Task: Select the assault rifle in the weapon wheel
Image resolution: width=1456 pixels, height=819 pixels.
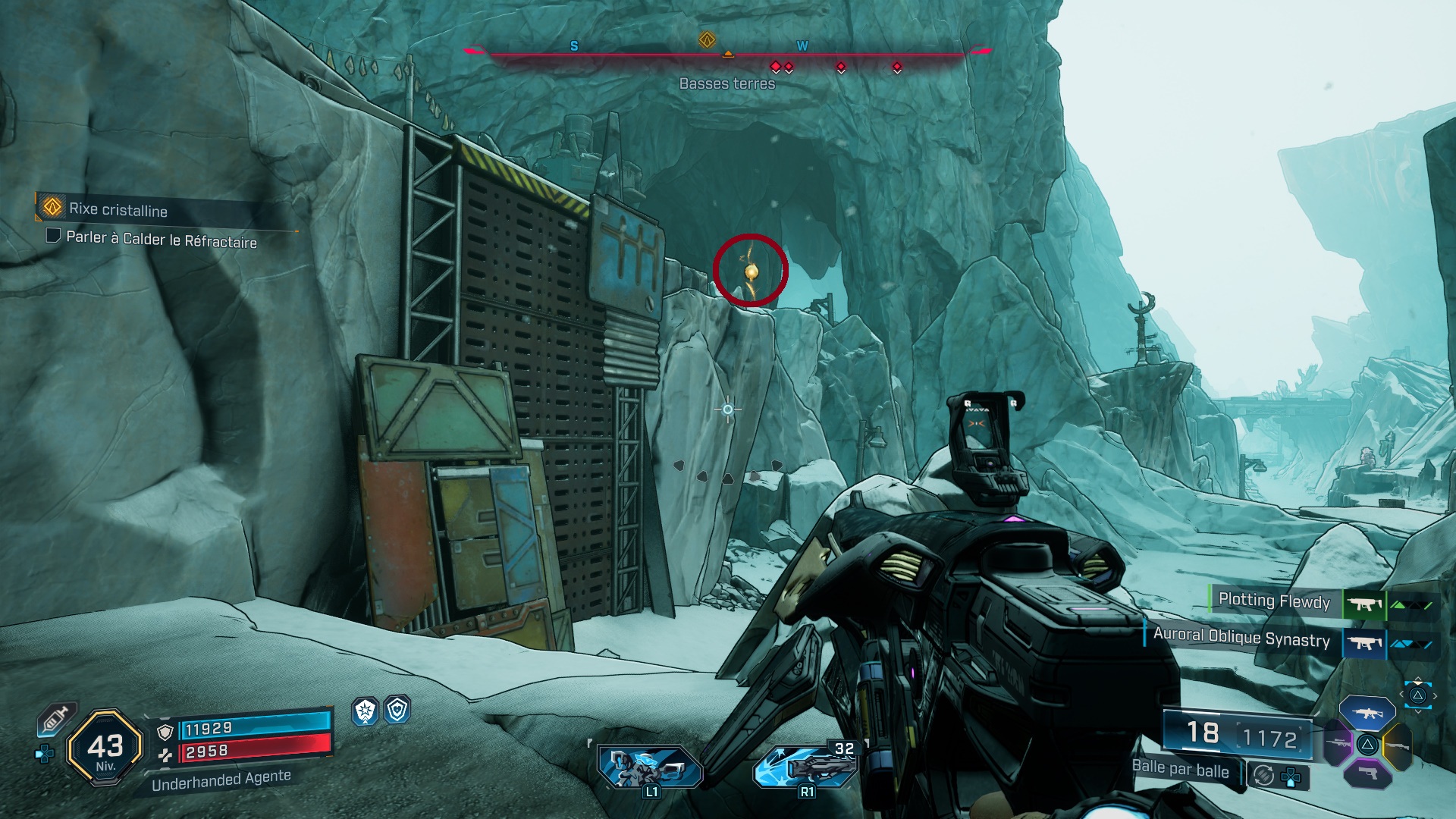Action: tap(1367, 713)
